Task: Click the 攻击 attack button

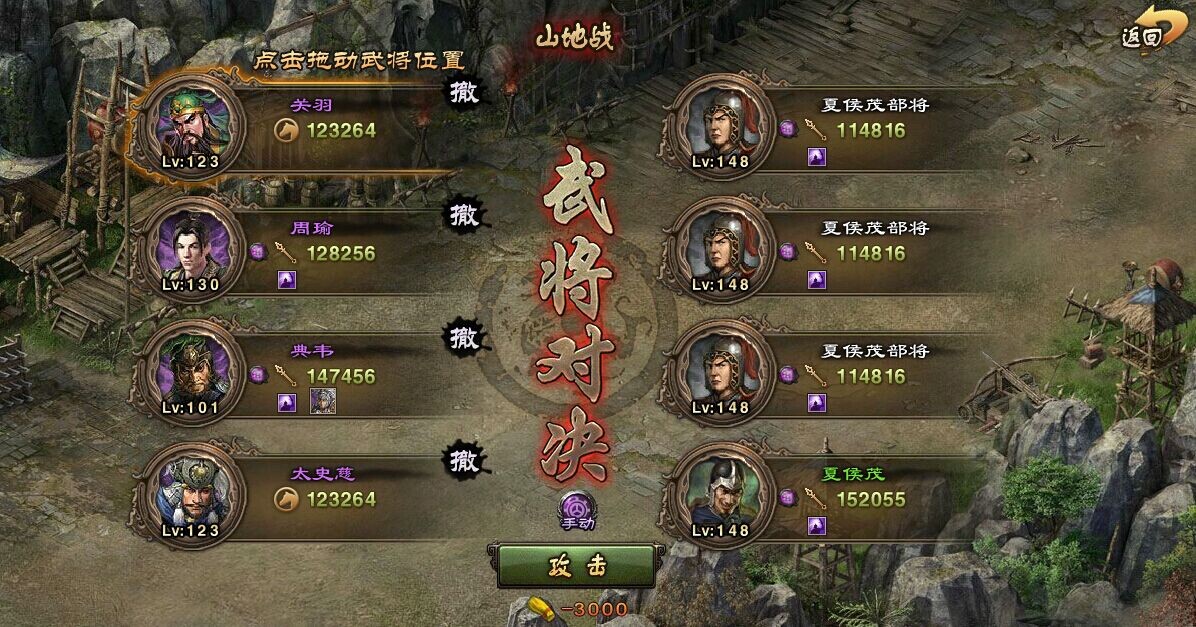Action: (x=576, y=566)
